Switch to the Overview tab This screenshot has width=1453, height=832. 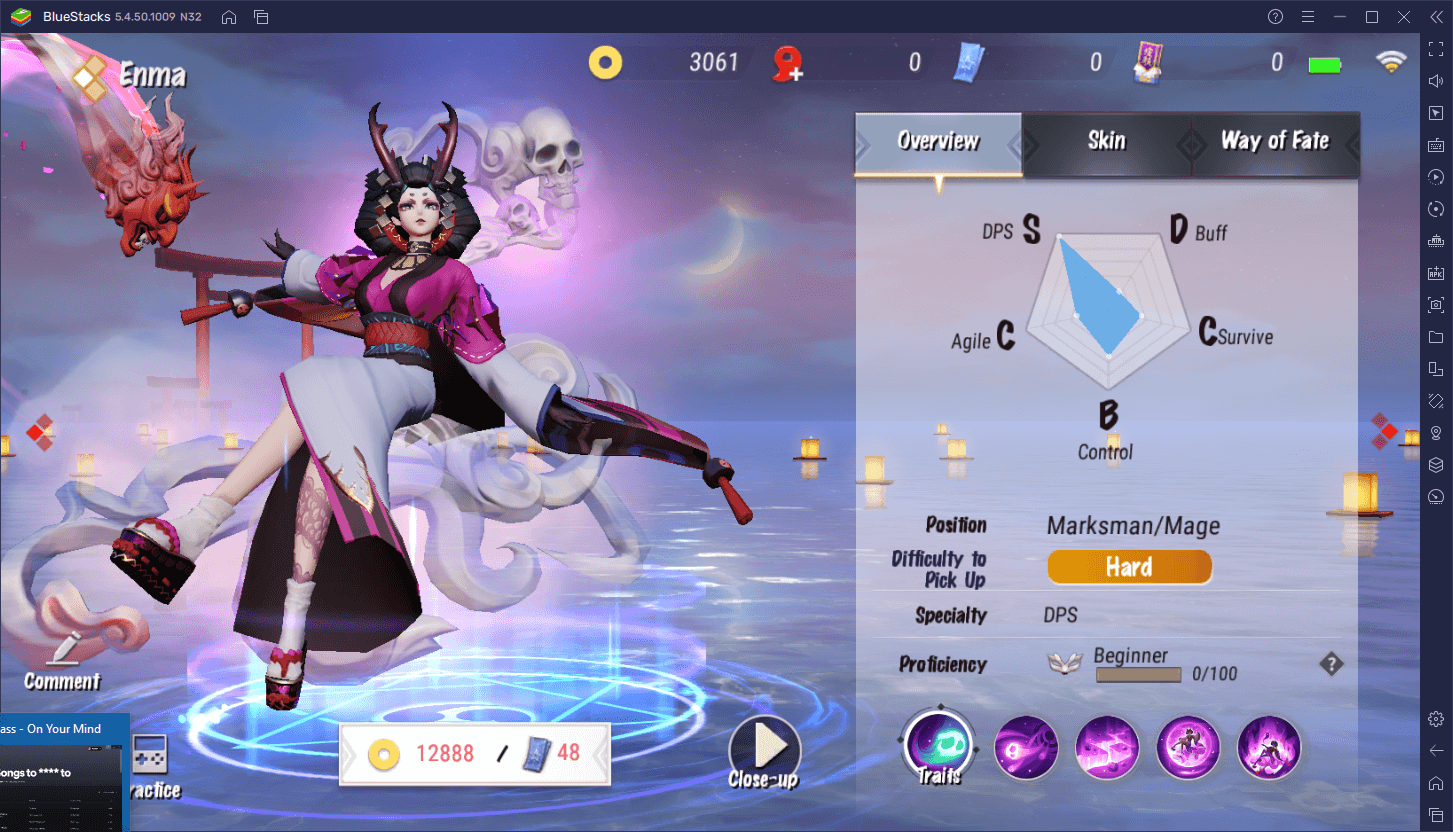(937, 142)
